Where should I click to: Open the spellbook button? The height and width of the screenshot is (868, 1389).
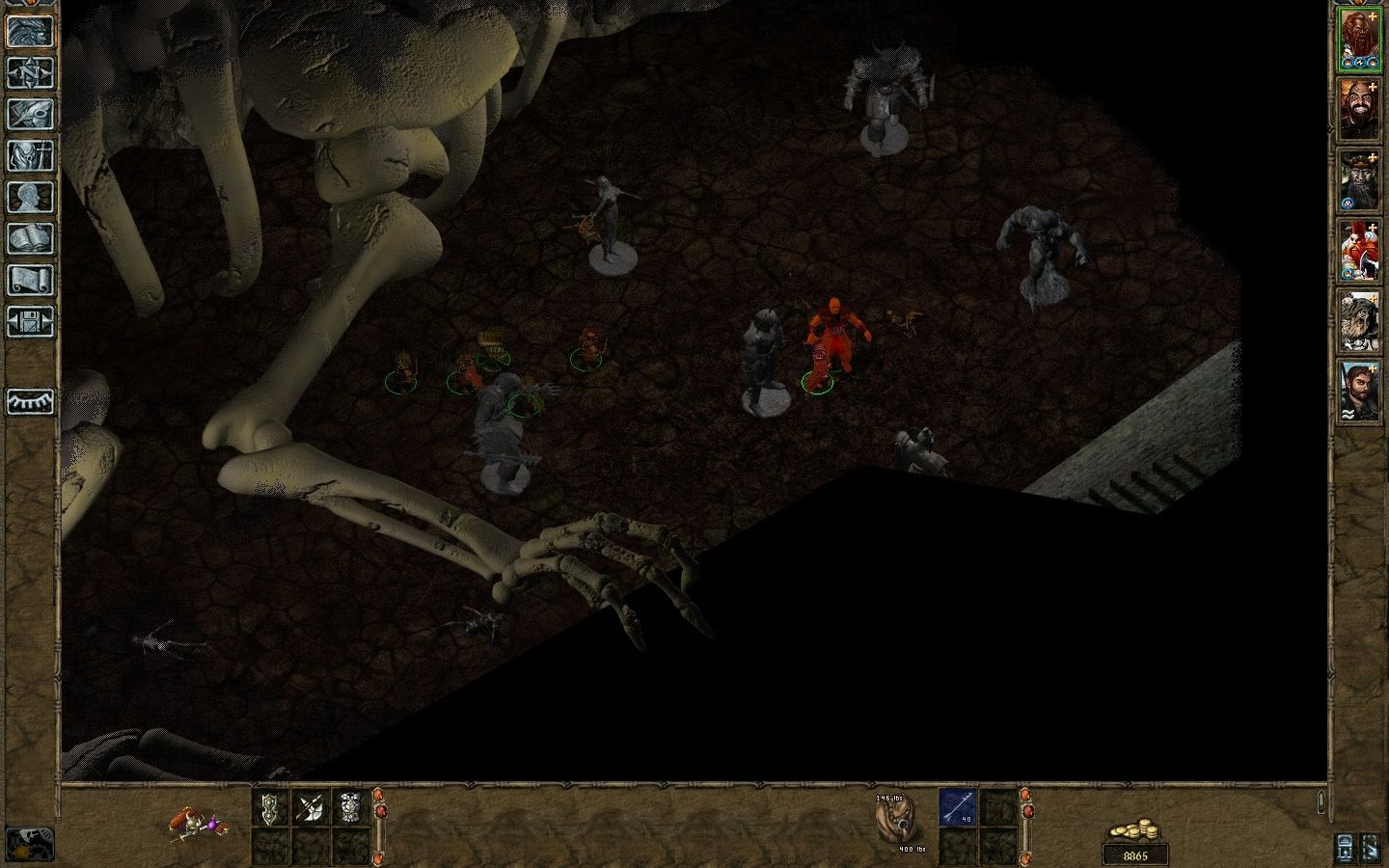coord(29,238)
